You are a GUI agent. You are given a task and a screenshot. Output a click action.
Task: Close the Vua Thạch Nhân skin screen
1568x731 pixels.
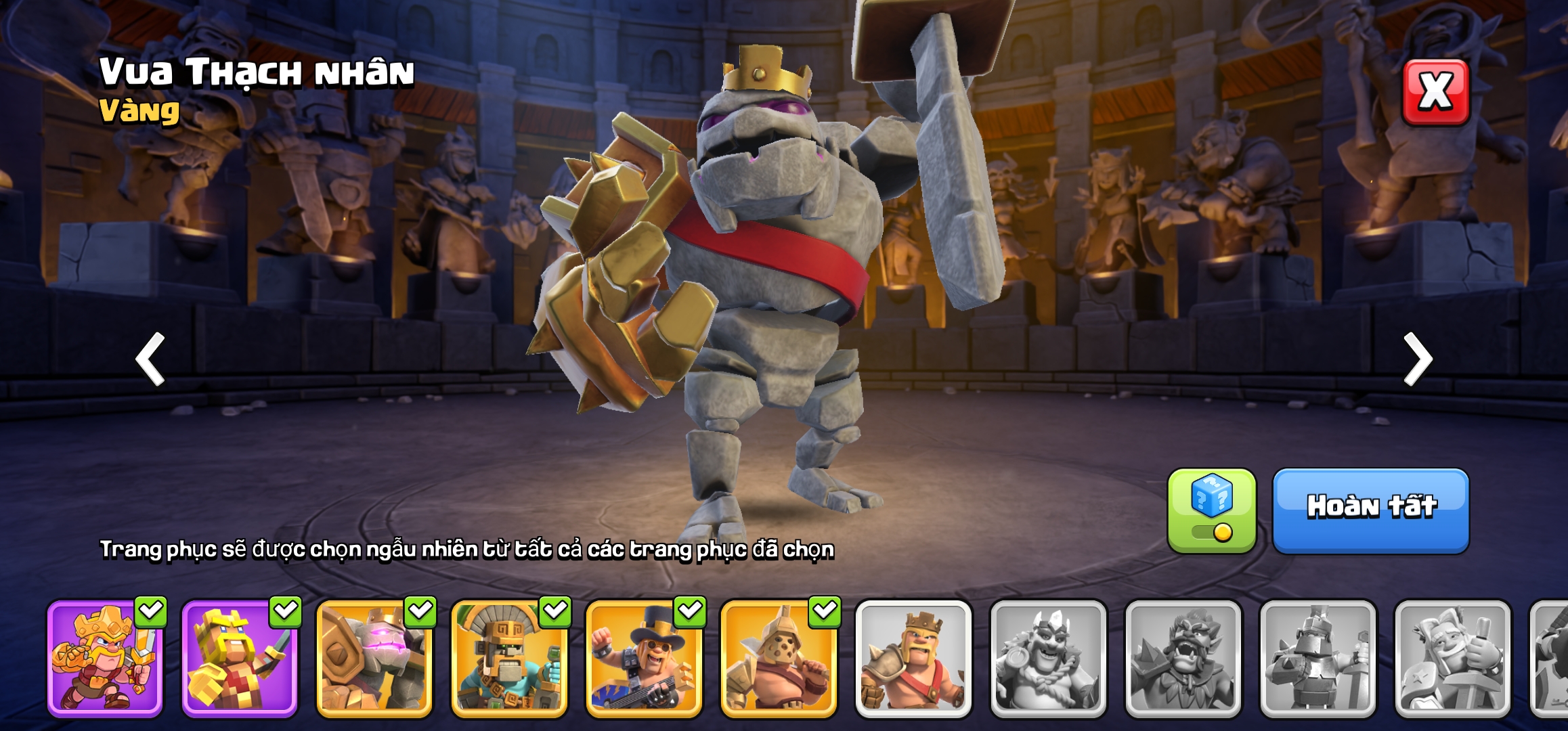click(1435, 92)
